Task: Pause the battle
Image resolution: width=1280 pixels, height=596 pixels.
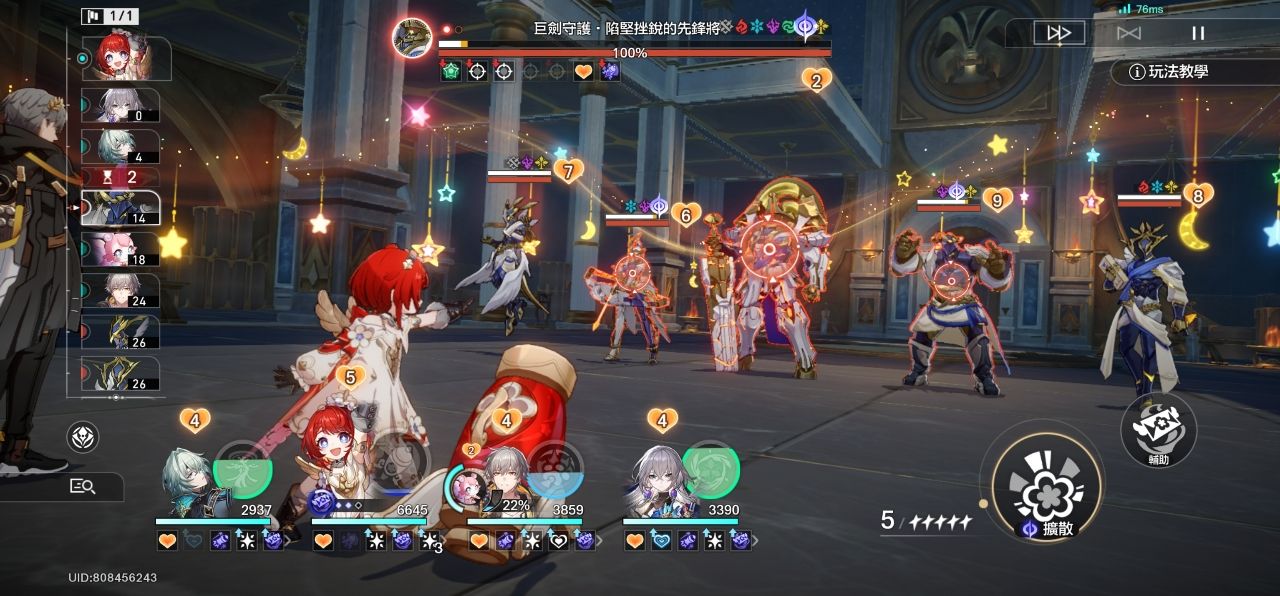Action: (x=1197, y=33)
